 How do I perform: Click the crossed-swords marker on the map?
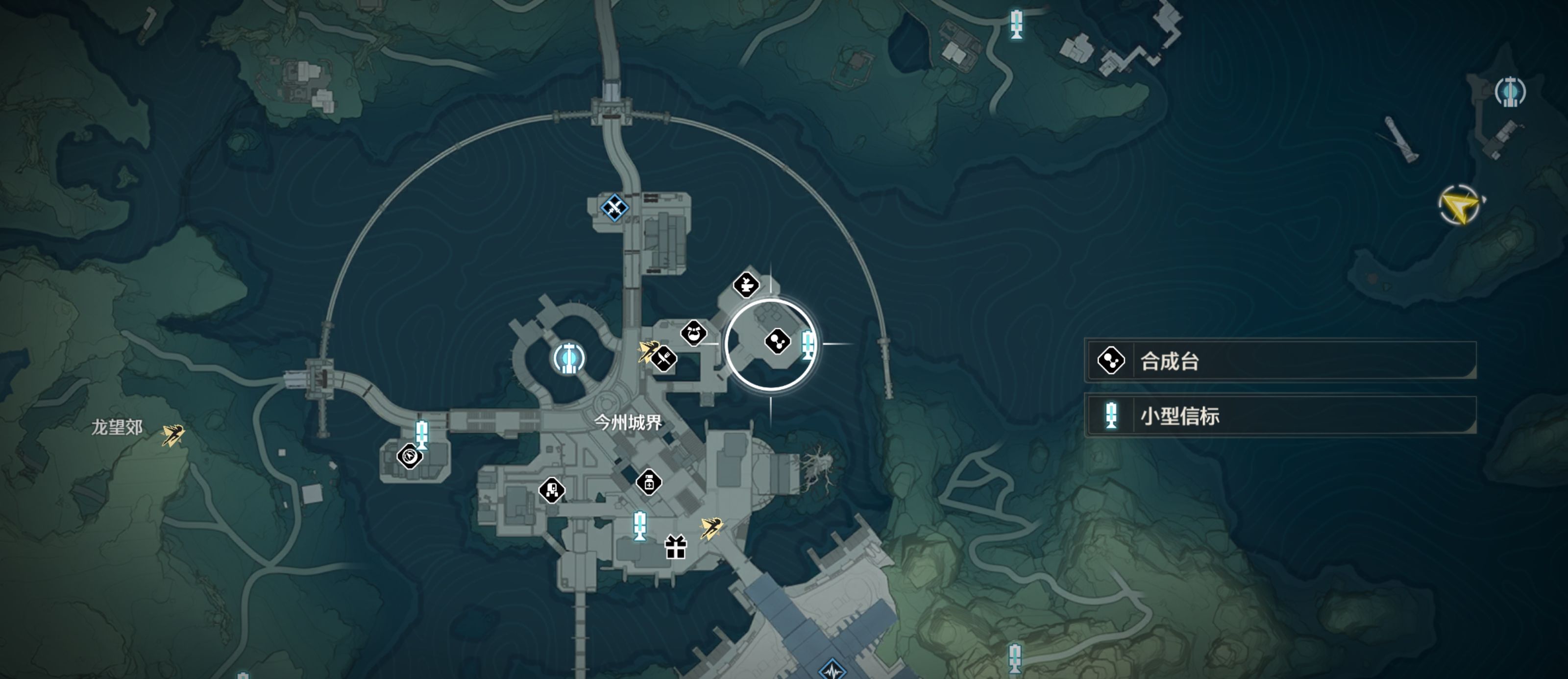(614, 208)
